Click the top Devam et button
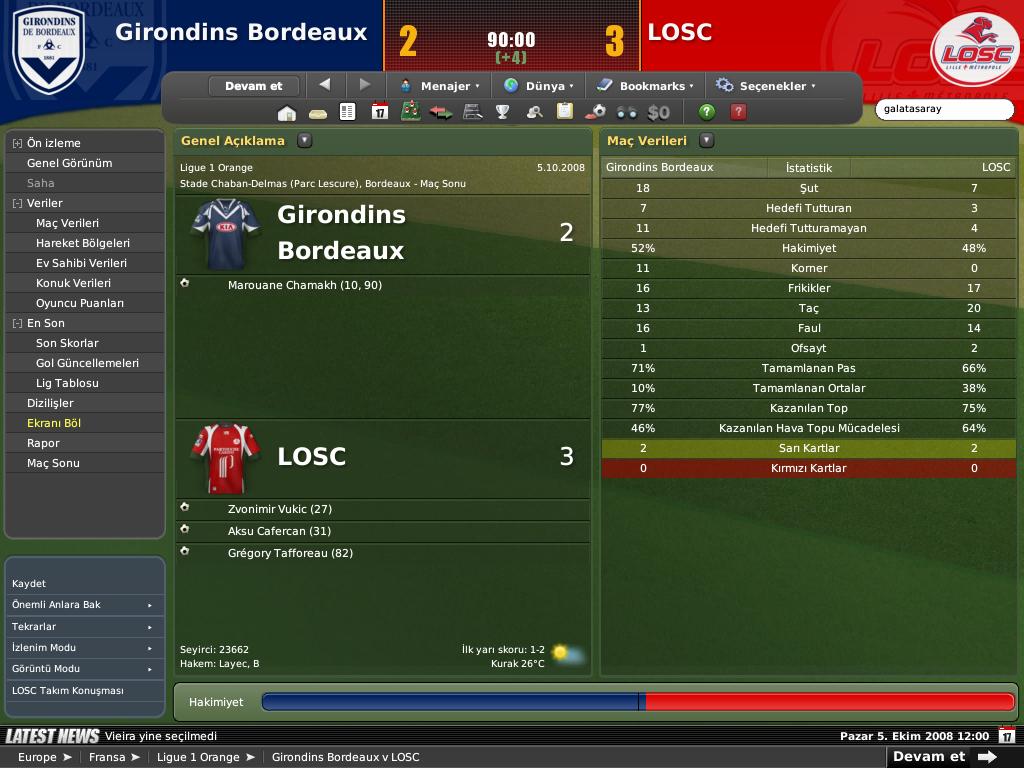The image size is (1024, 768). (254, 86)
